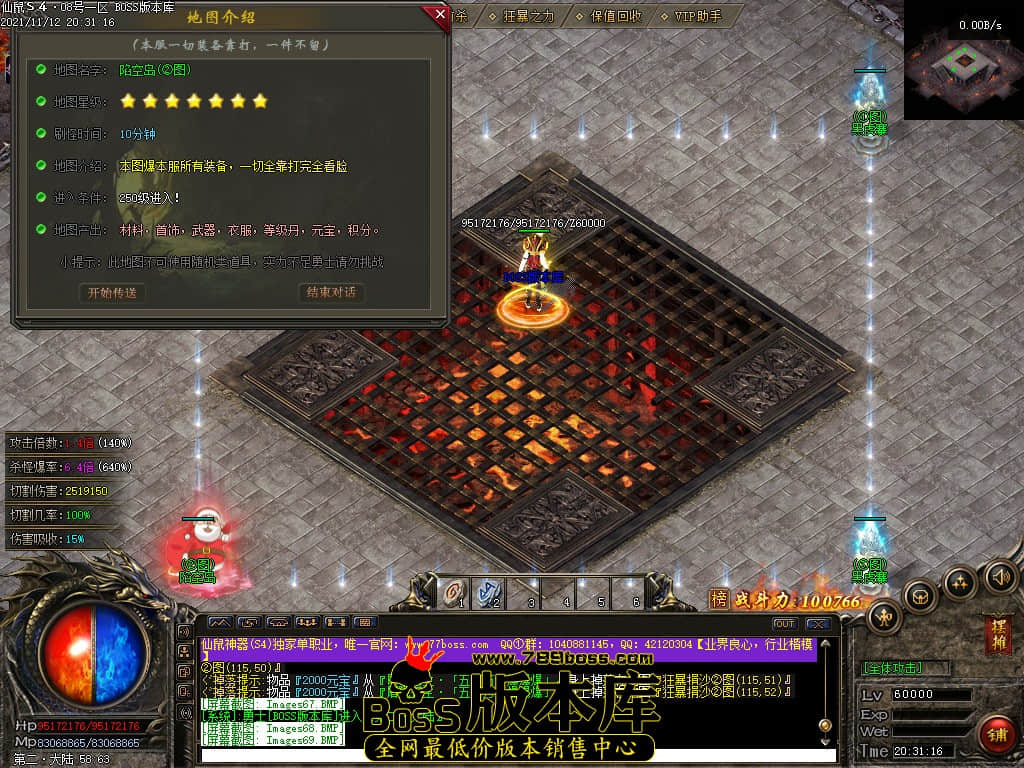Choose 结束对话 to end the dialogue
Screen dimensions: 1024x768
click(x=330, y=293)
